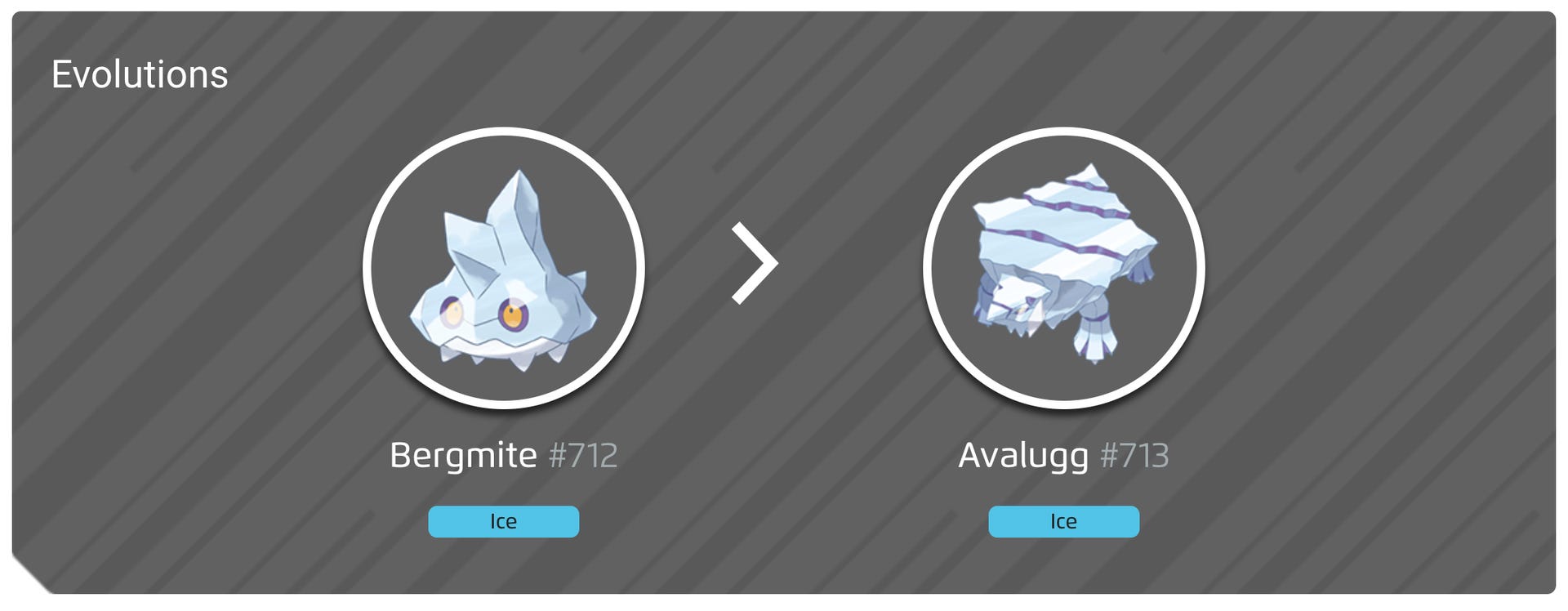The image size is (1568, 611).
Task: Click the Pokédex number #712
Action: click(581, 457)
